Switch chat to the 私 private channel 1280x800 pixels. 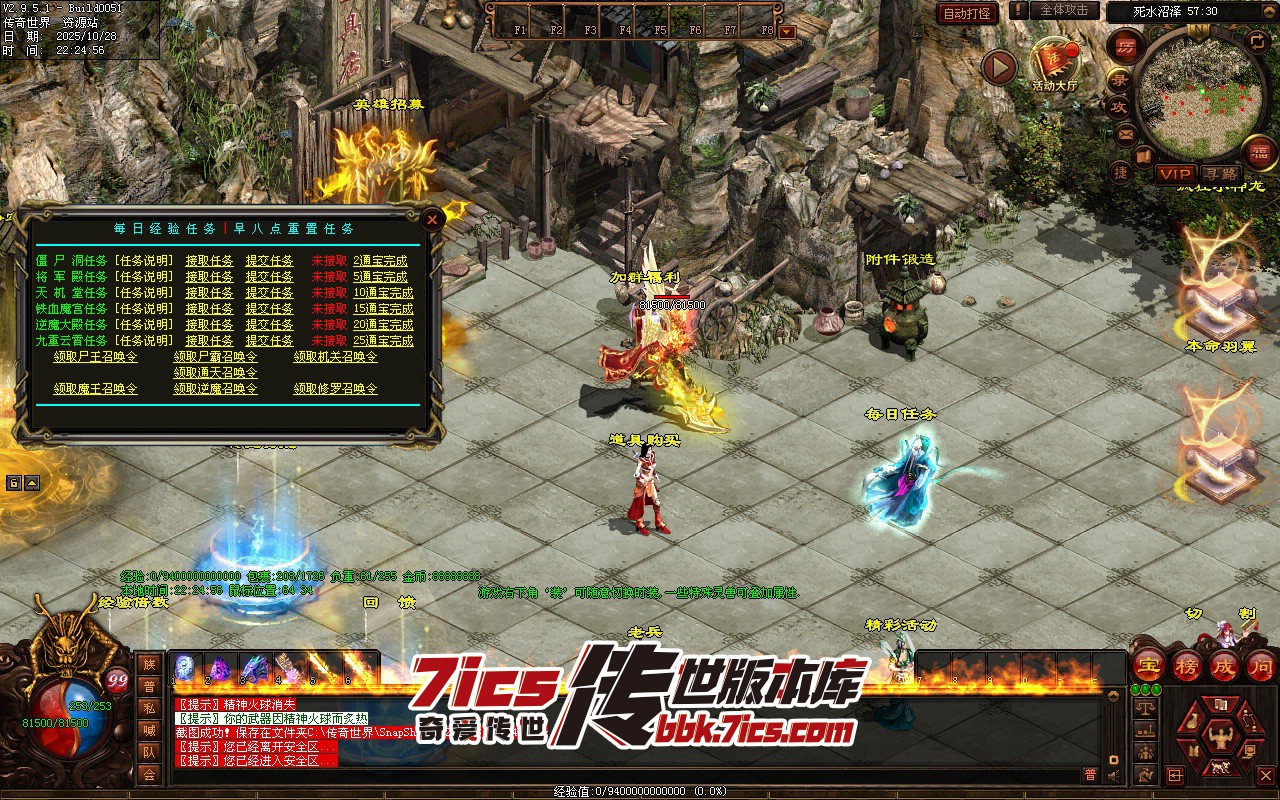pos(149,708)
